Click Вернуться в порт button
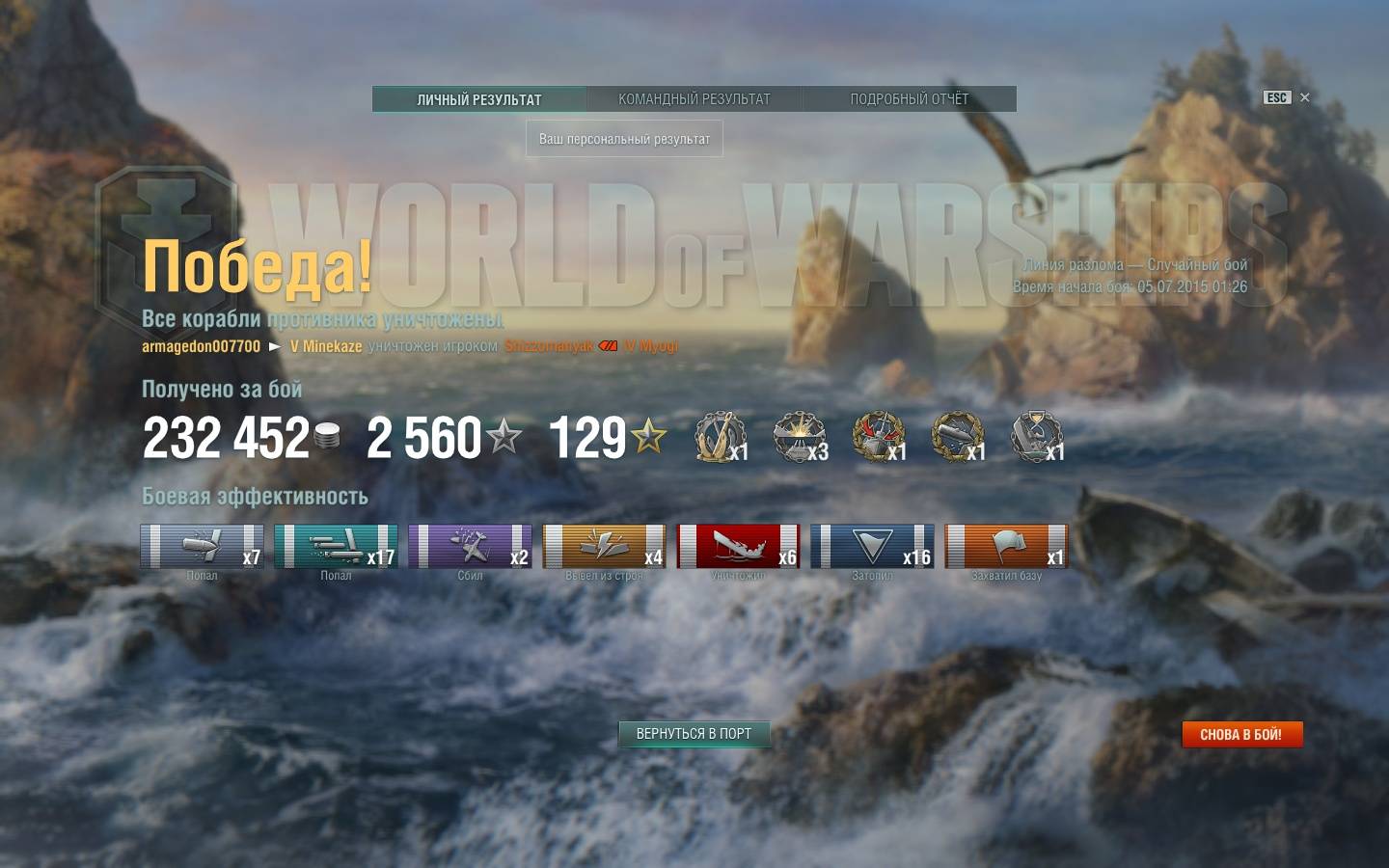The image size is (1389, 868). [694, 734]
